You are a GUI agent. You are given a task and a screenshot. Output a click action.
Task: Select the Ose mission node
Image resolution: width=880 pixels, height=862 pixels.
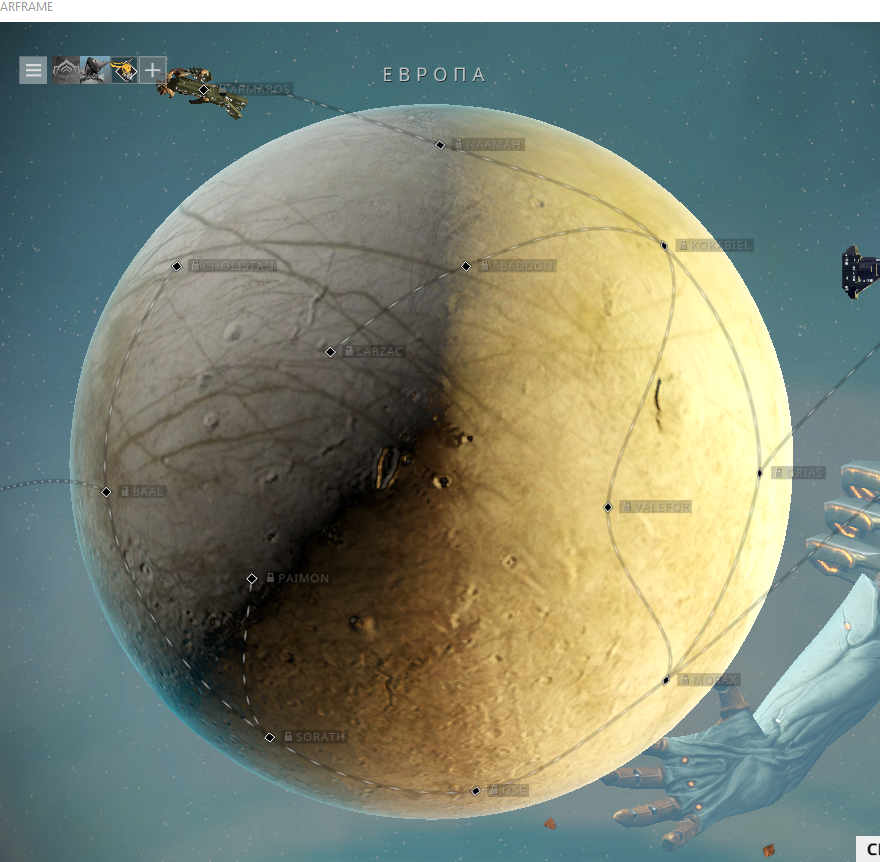pyautogui.click(x=476, y=791)
